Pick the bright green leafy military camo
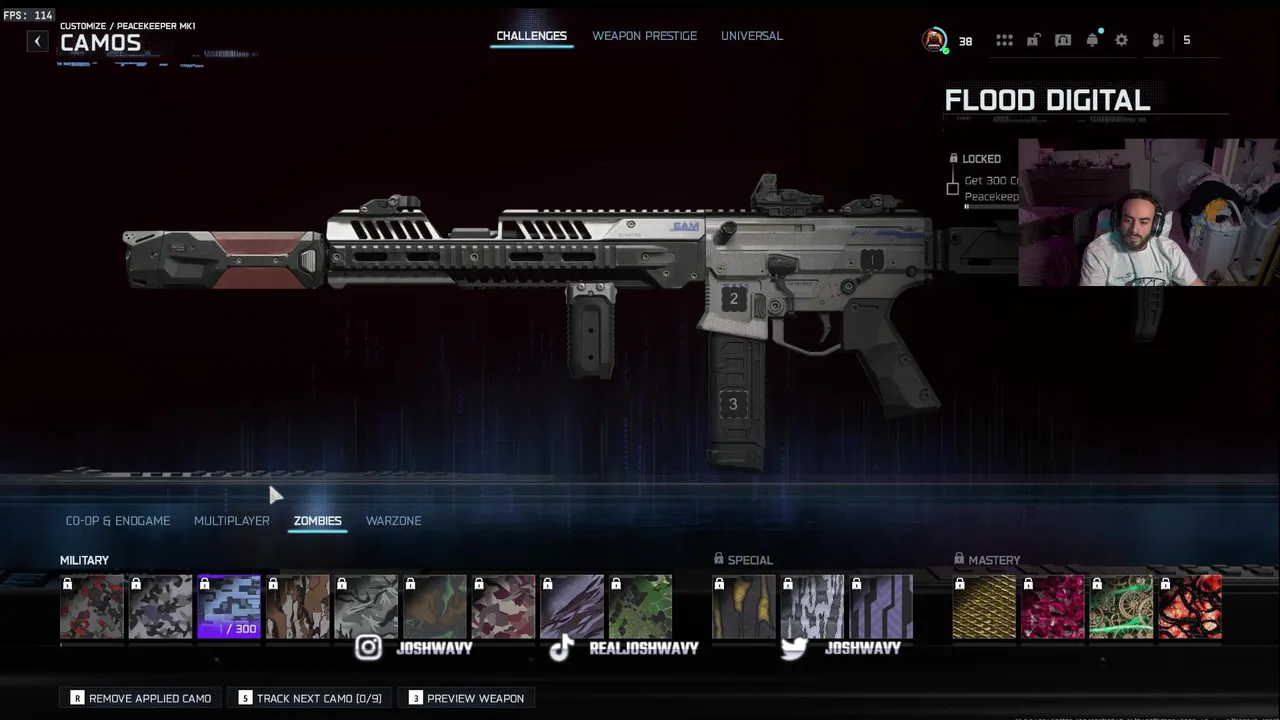The width and height of the screenshot is (1280, 720). click(640, 607)
